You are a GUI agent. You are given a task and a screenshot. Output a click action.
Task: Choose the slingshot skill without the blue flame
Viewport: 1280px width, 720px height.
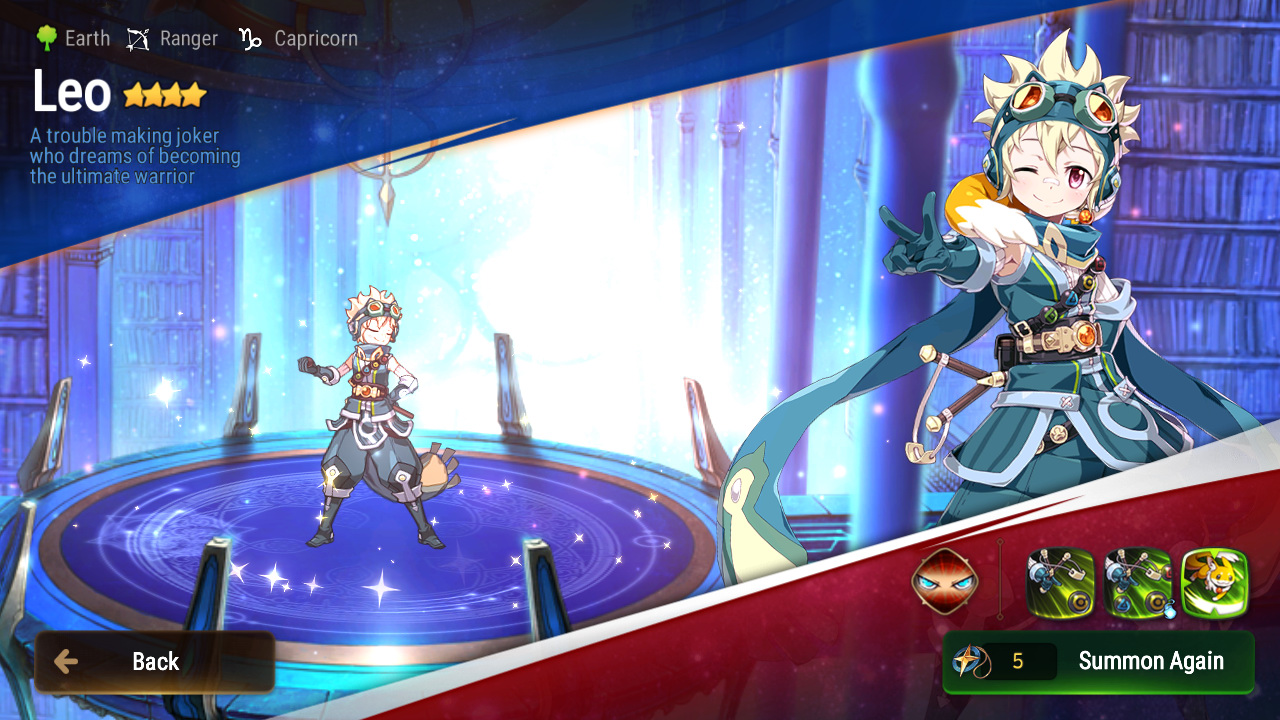pos(1061,582)
